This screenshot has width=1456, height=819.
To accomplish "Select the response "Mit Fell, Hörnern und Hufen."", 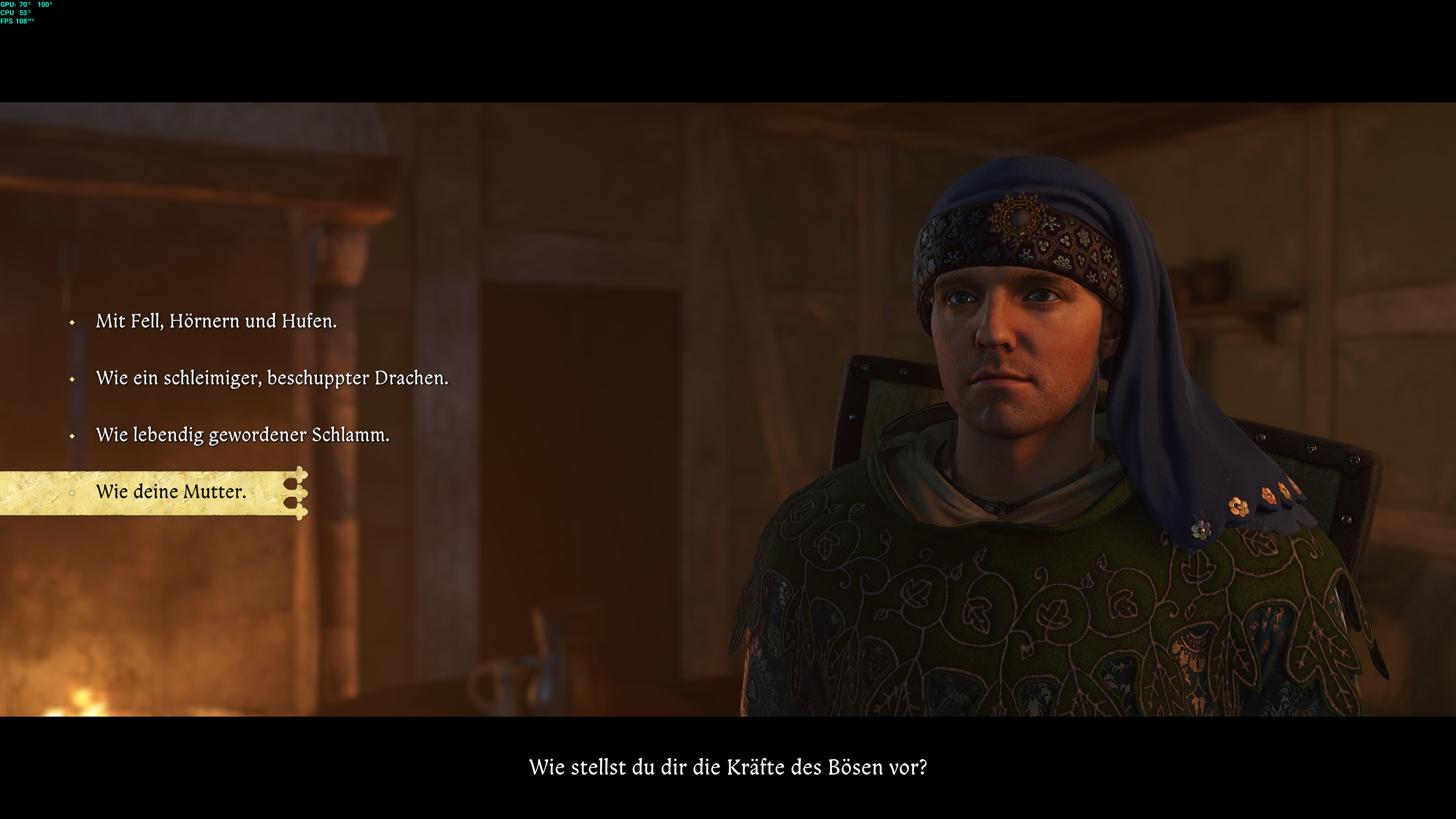I will (217, 322).
